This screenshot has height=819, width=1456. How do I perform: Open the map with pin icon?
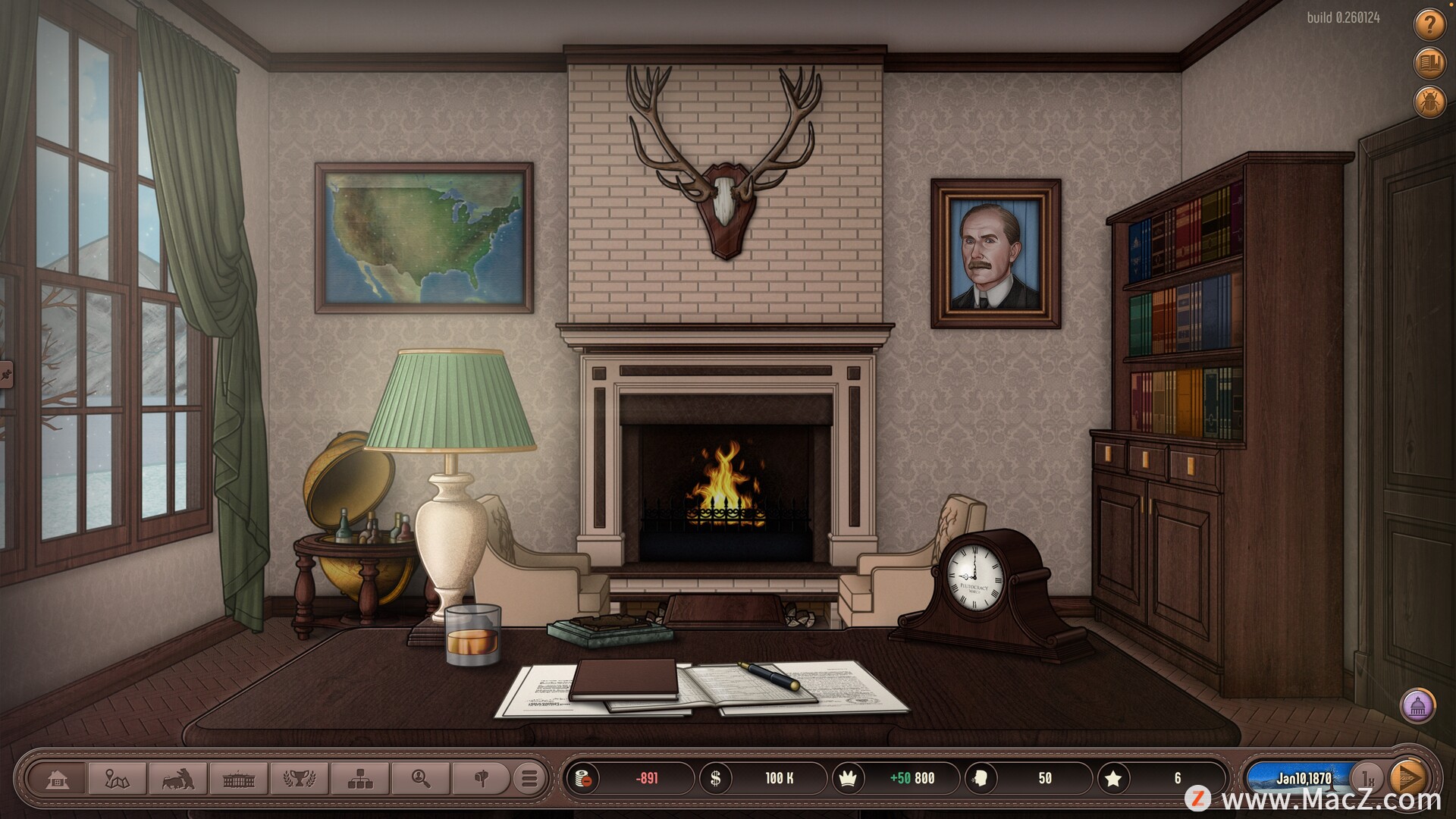pos(118,779)
